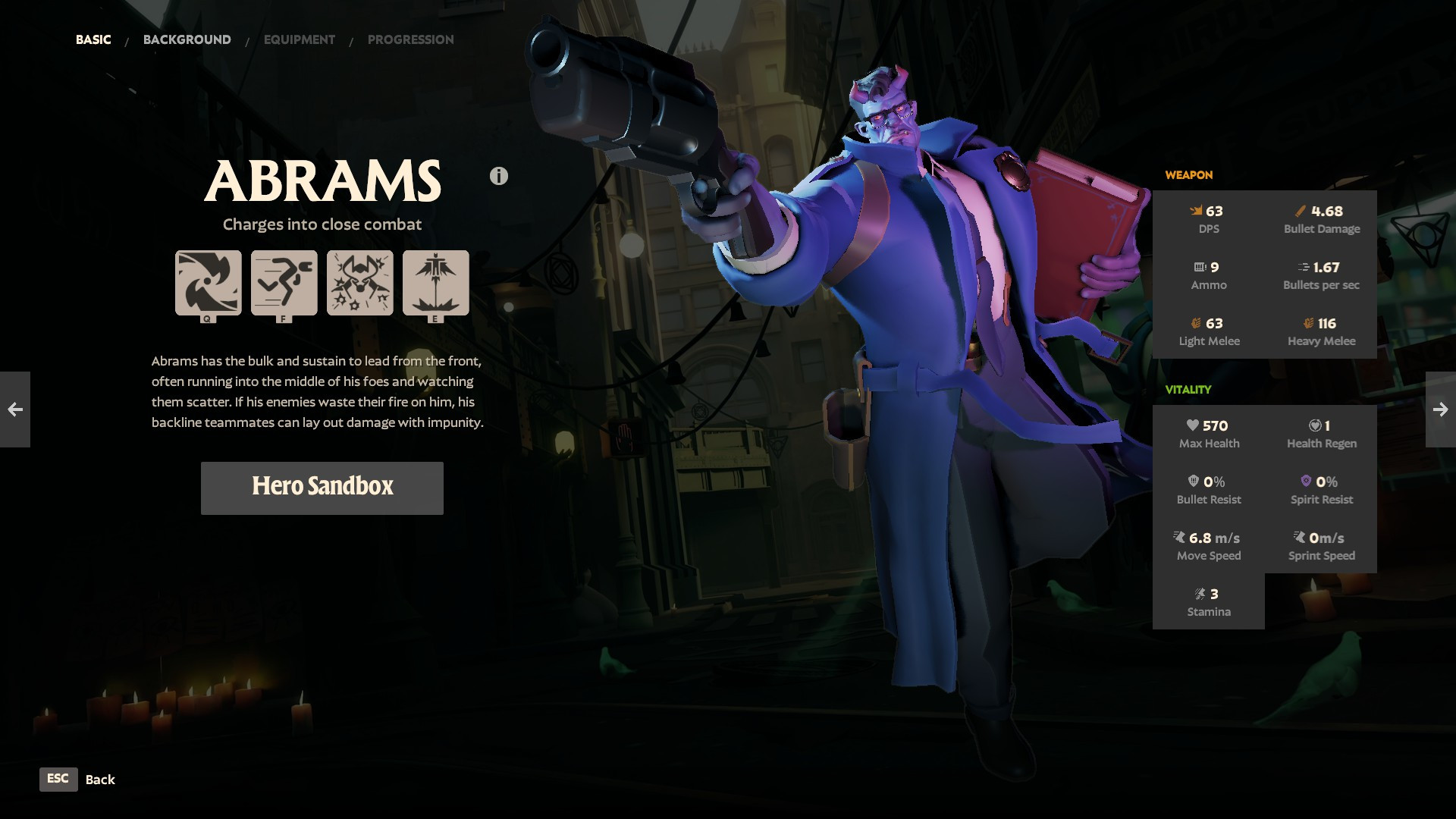
Task: Launch the Hero Sandbox
Action: click(322, 488)
